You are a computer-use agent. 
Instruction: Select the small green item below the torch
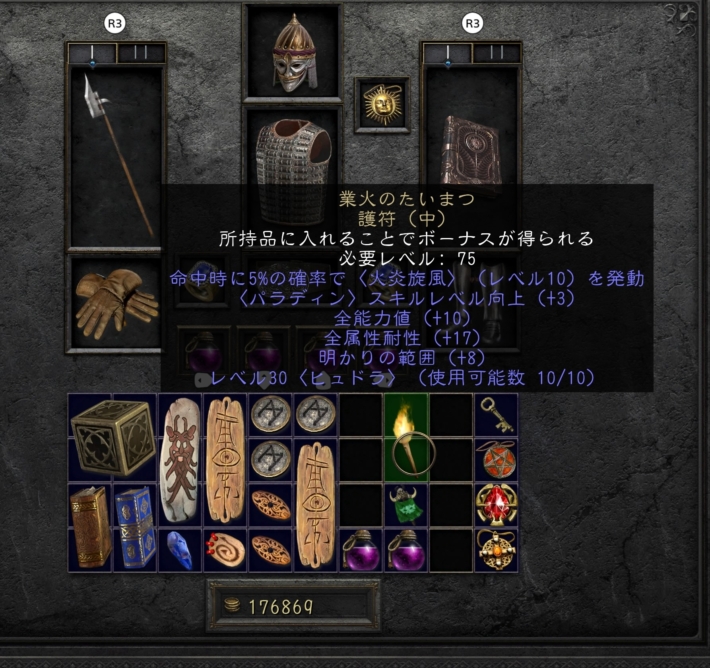[x=404, y=504]
